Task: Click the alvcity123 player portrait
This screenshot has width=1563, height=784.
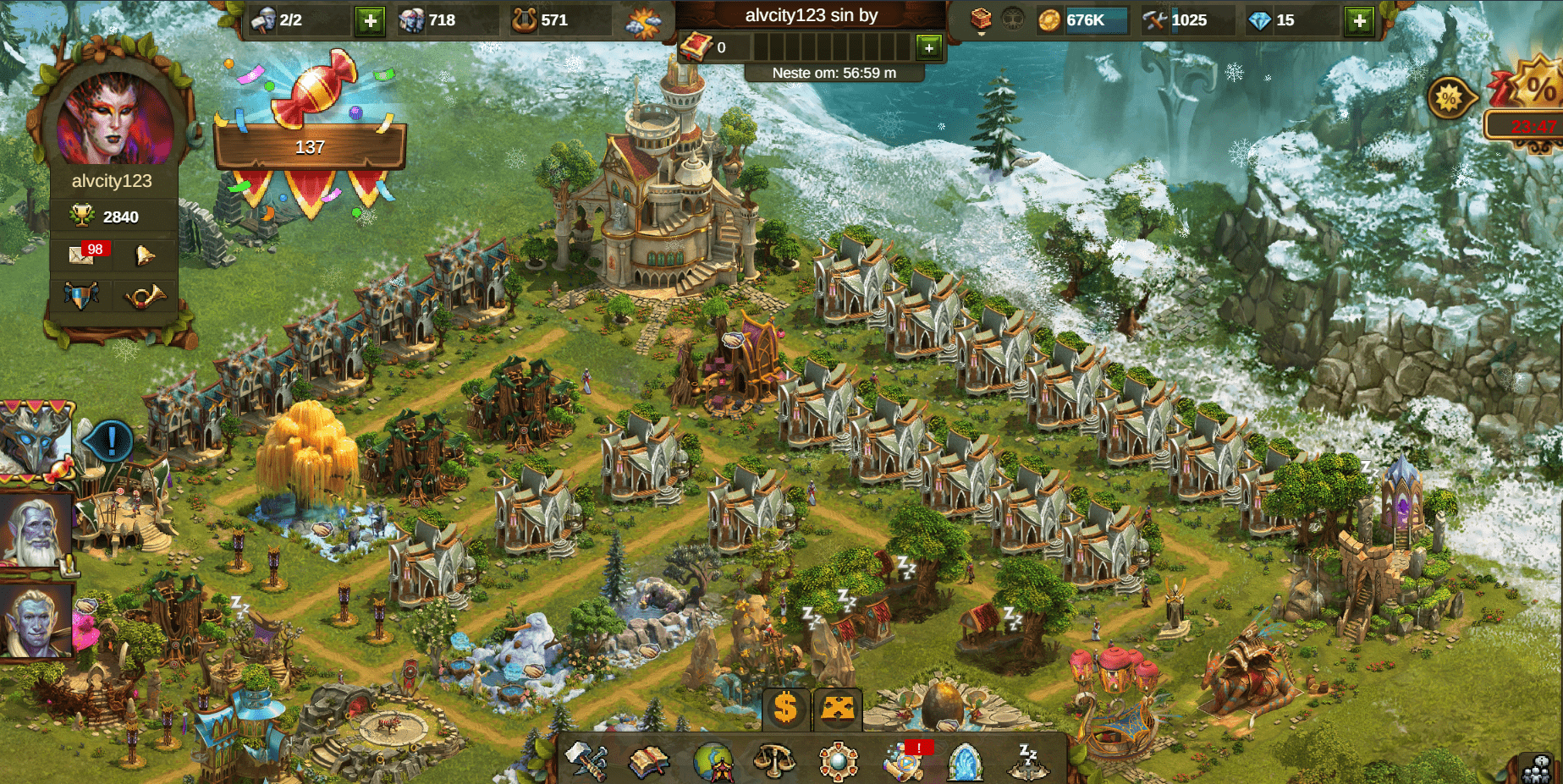Action: click(114, 118)
